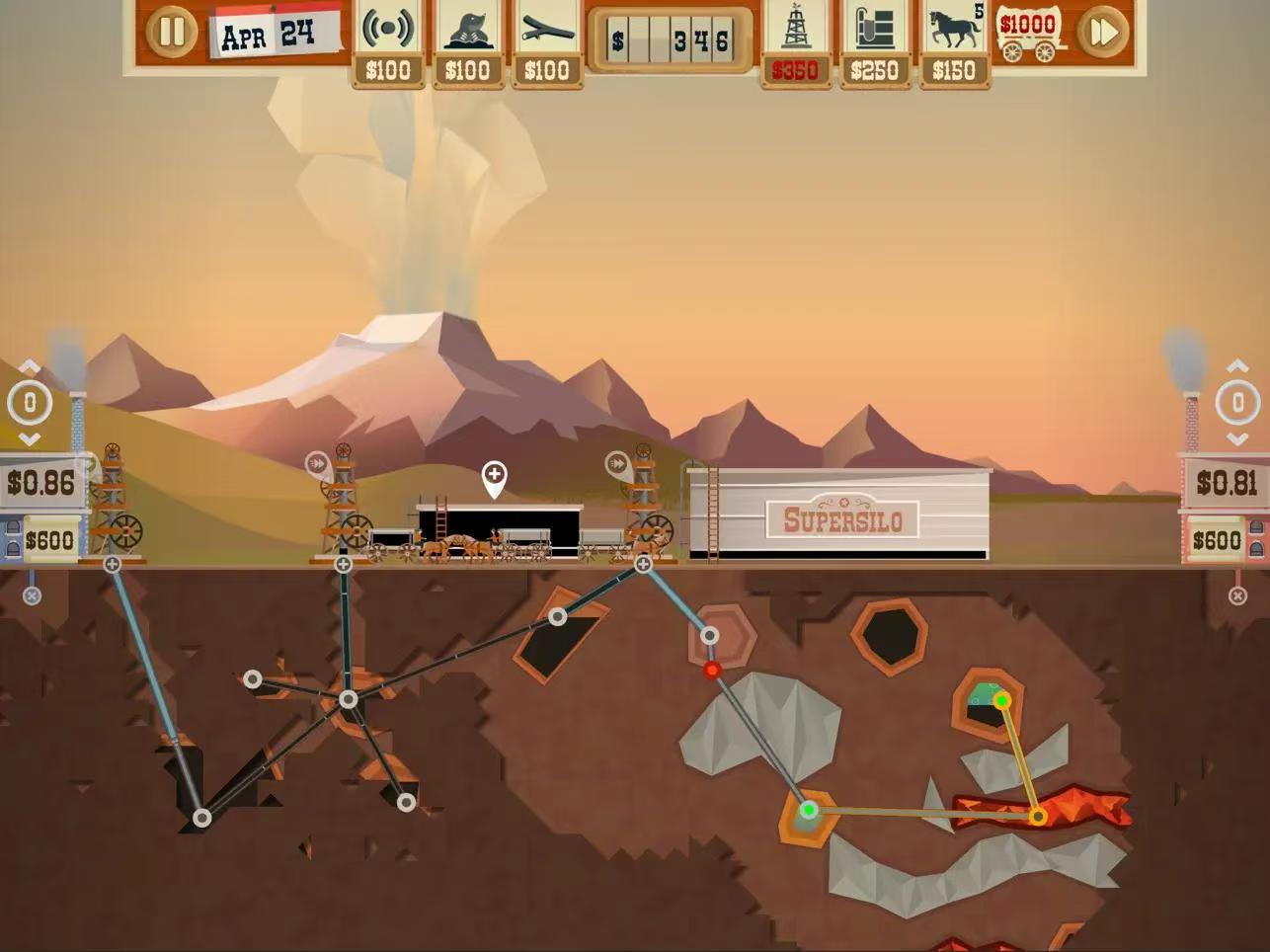Increase the right factory's wagon count
1270x952 pixels.
coord(1237,366)
